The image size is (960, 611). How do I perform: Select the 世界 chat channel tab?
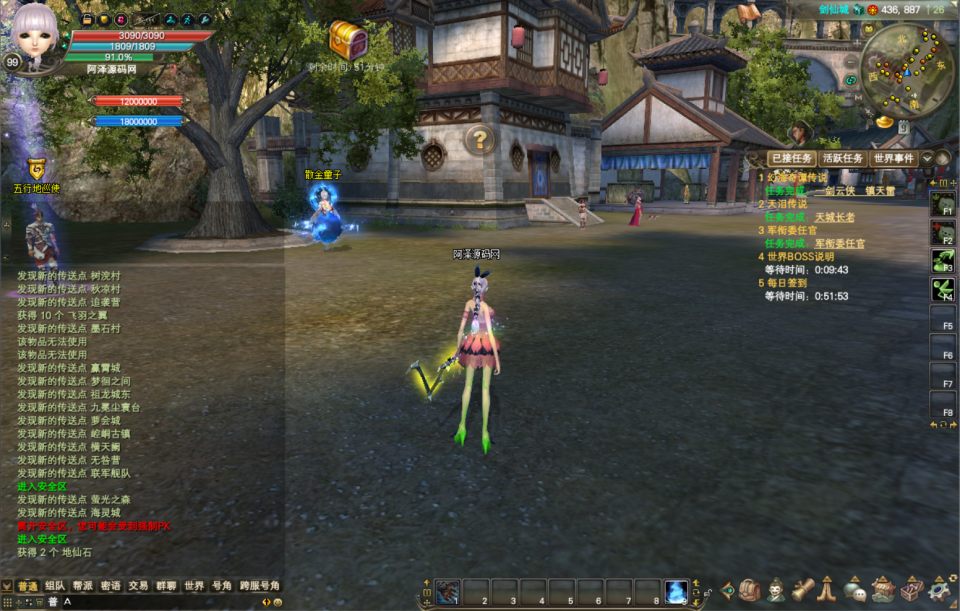point(194,586)
